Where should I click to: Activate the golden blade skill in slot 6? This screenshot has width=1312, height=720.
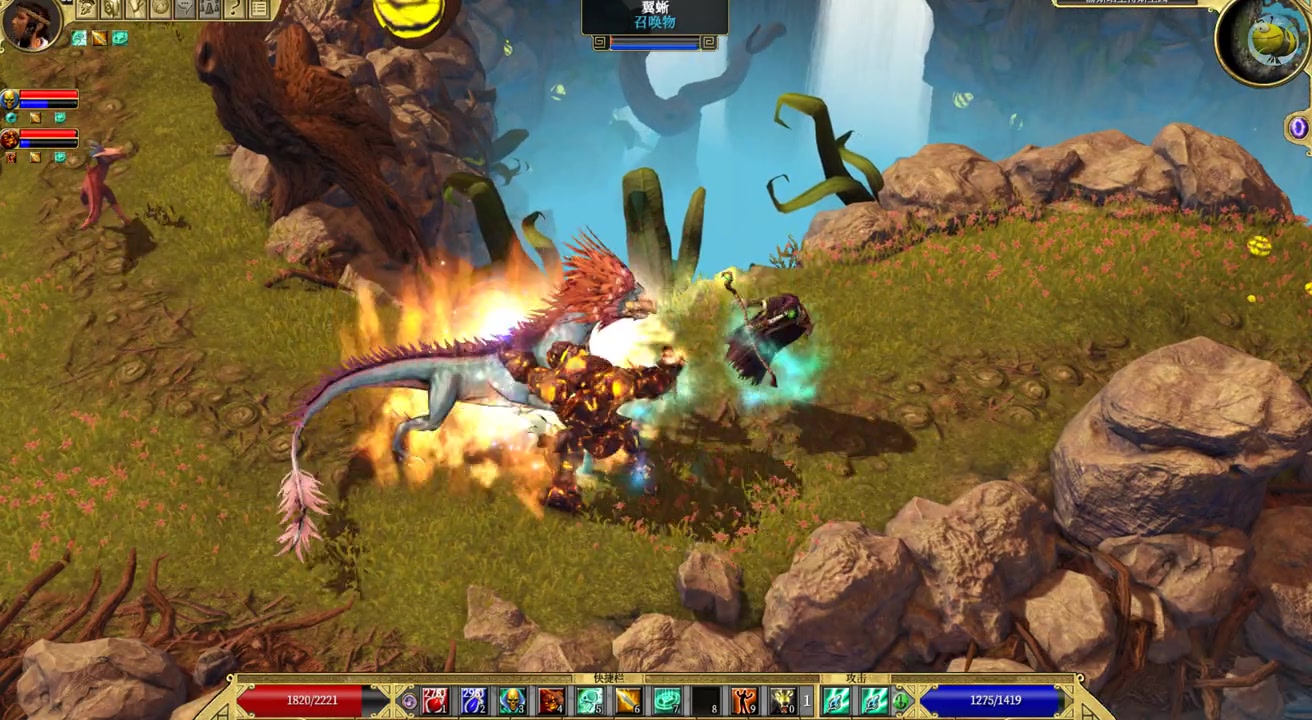coord(628,700)
